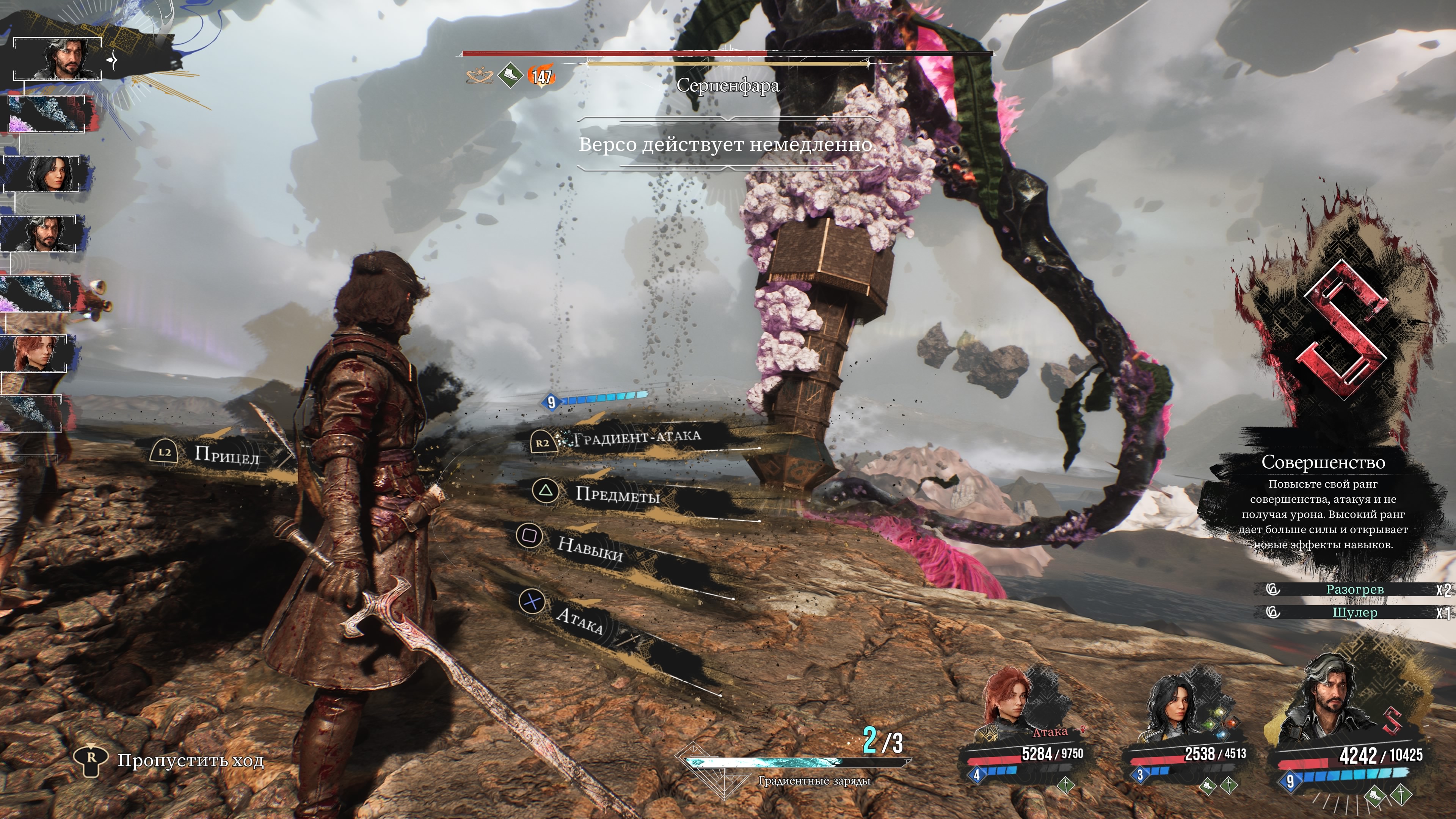1456x819 pixels.
Task: Click the green boot status icon on boss
Action: [x=510, y=75]
